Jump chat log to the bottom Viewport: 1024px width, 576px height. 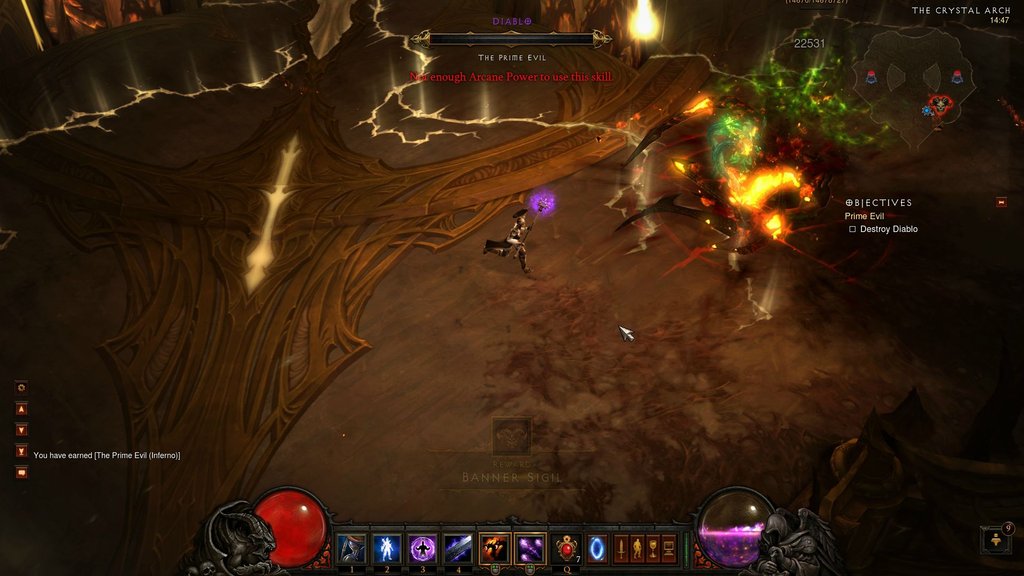(21, 451)
